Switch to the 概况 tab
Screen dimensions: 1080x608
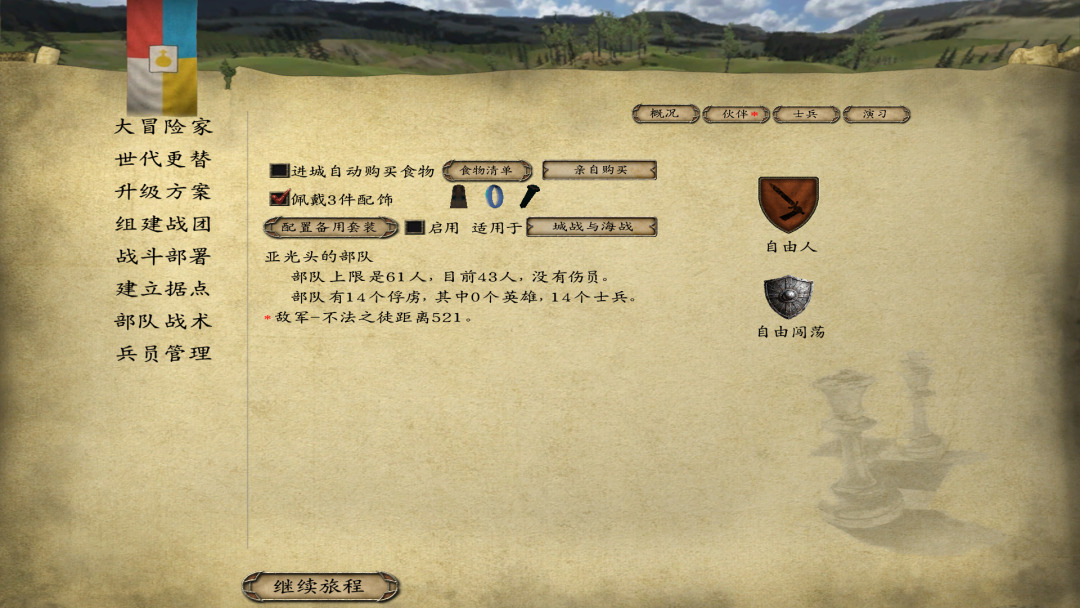coord(665,114)
